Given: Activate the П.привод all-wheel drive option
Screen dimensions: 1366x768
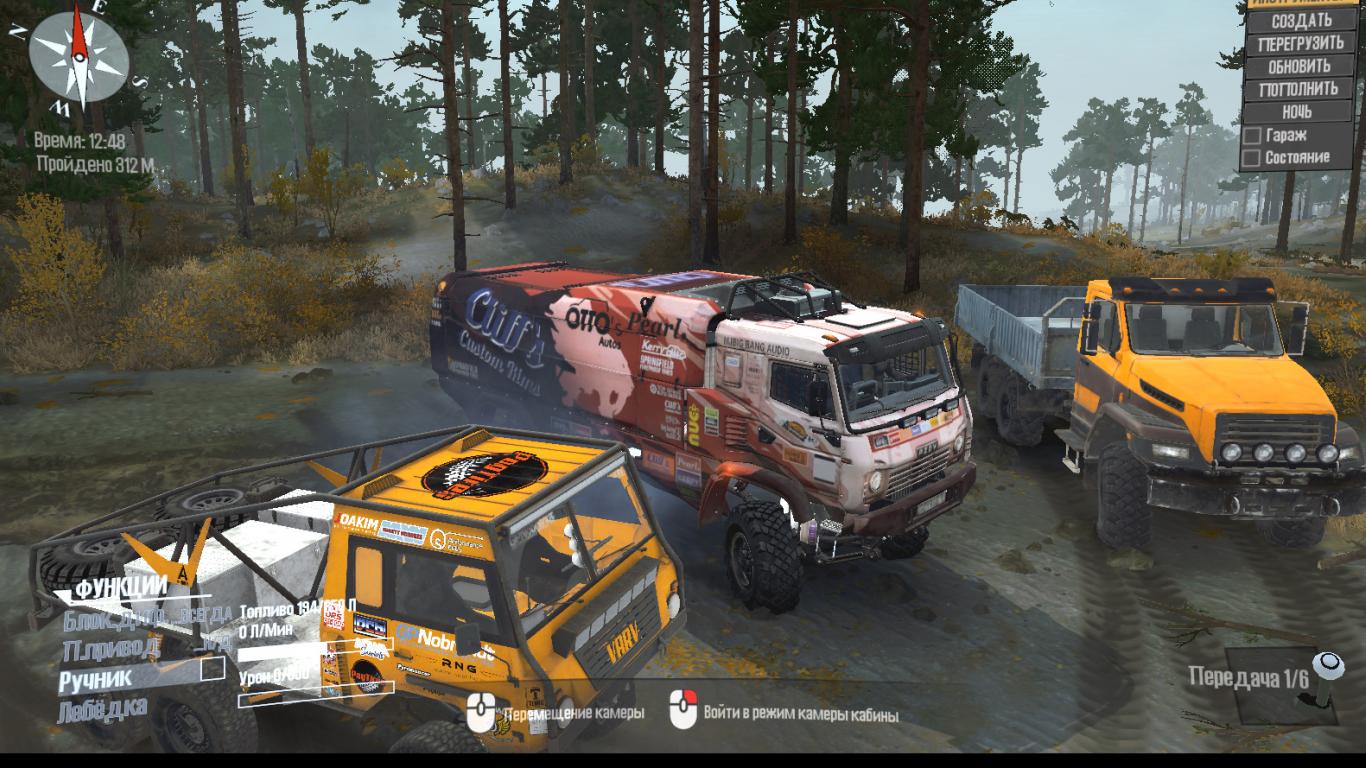Looking at the screenshot, I should click(110, 648).
